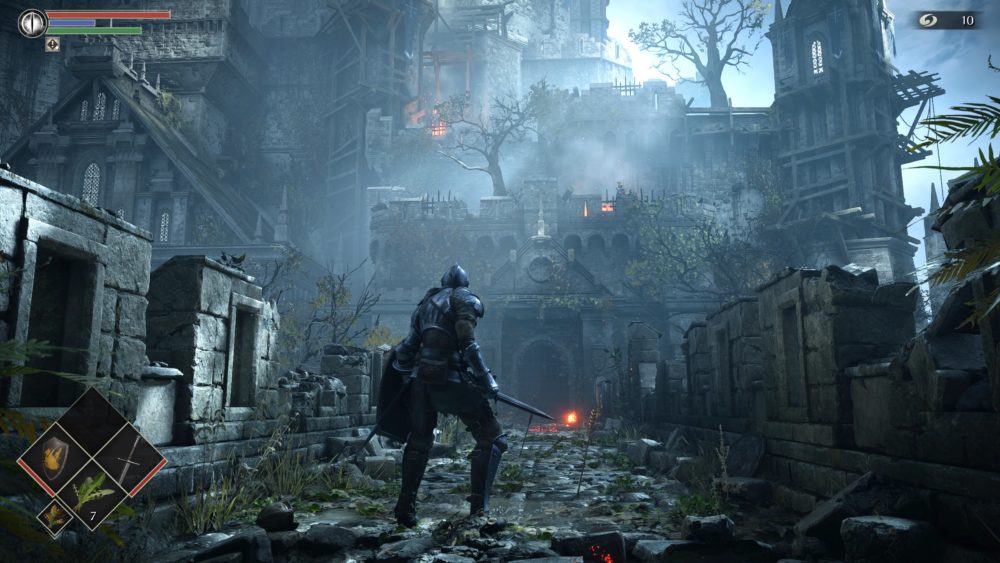Viewport: 1000px width, 563px height.
Task: Click the world tendency emblem by the health bar
Action: [x=32, y=23]
